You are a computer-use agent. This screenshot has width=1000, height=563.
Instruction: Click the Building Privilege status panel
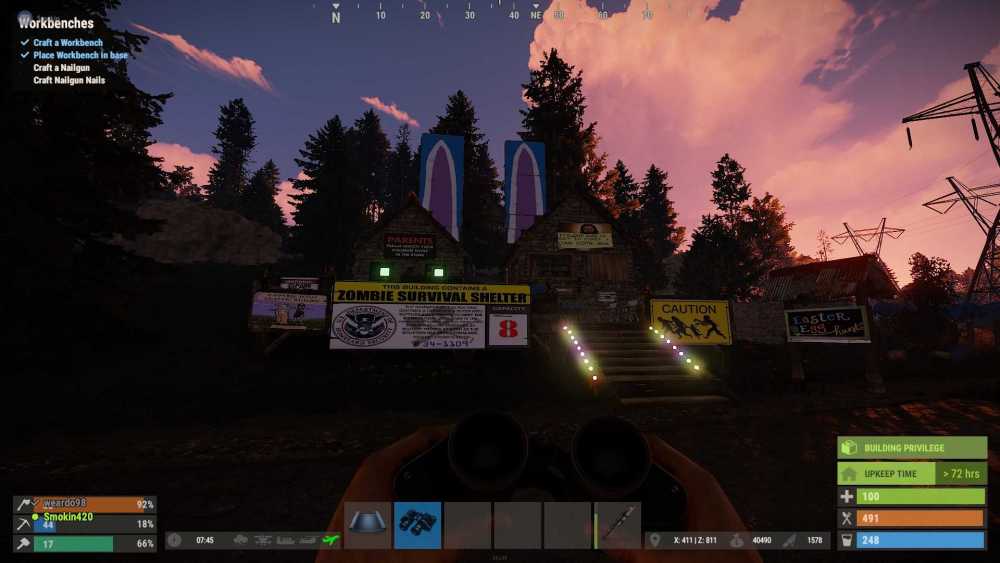pyautogui.click(x=912, y=448)
